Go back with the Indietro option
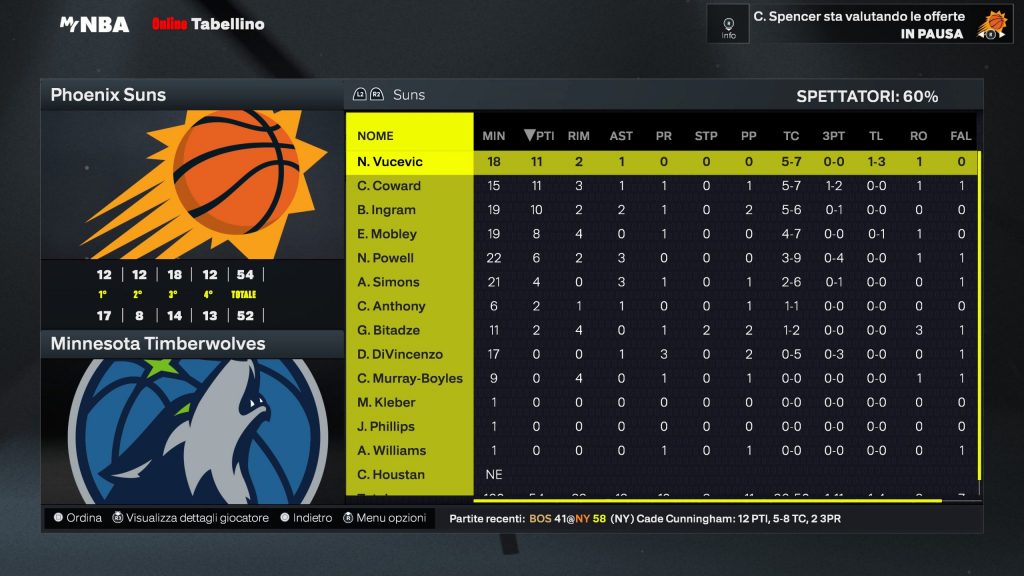The image size is (1024, 576). 306,518
